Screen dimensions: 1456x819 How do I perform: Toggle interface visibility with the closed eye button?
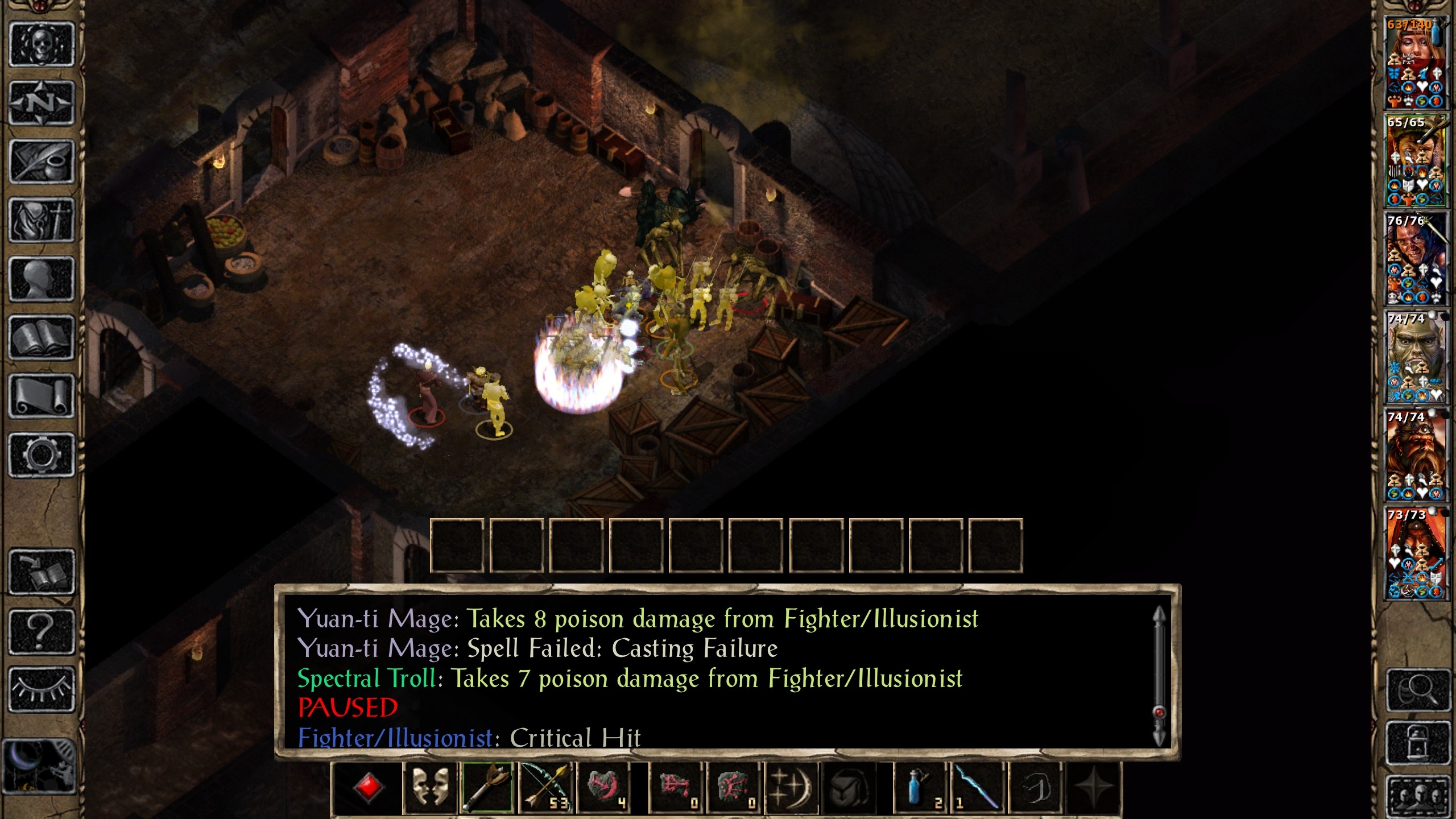42,689
